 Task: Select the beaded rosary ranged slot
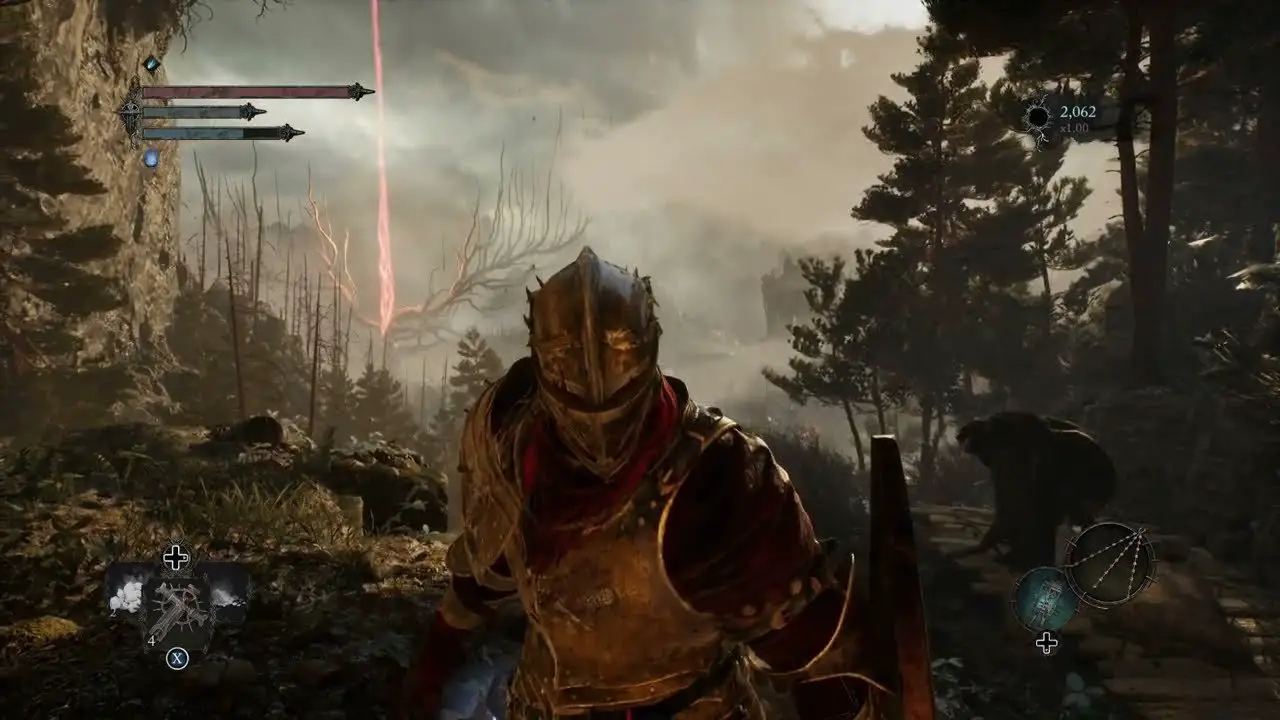click(1109, 564)
